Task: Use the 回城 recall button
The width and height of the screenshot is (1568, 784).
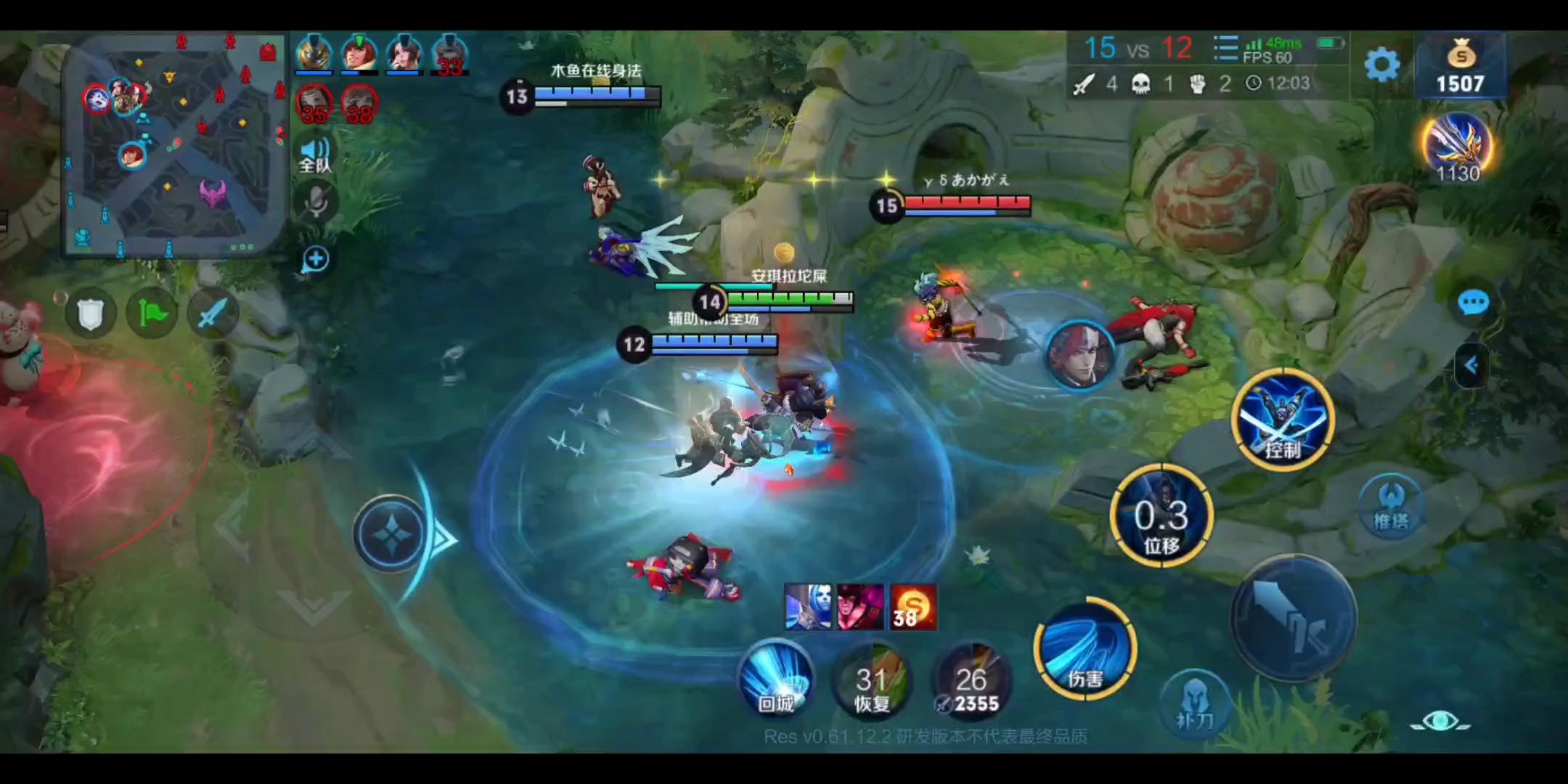Action: 776,679
